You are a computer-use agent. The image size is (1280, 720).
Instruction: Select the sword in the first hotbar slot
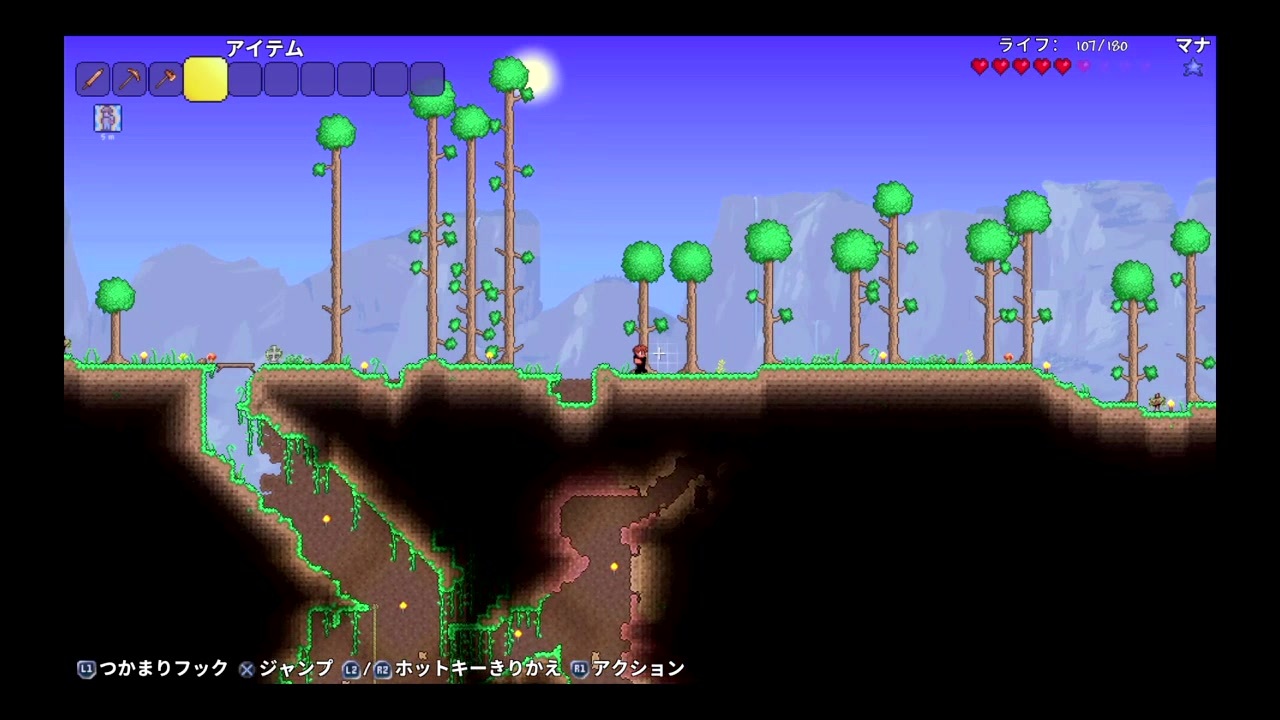pos(92,79)
